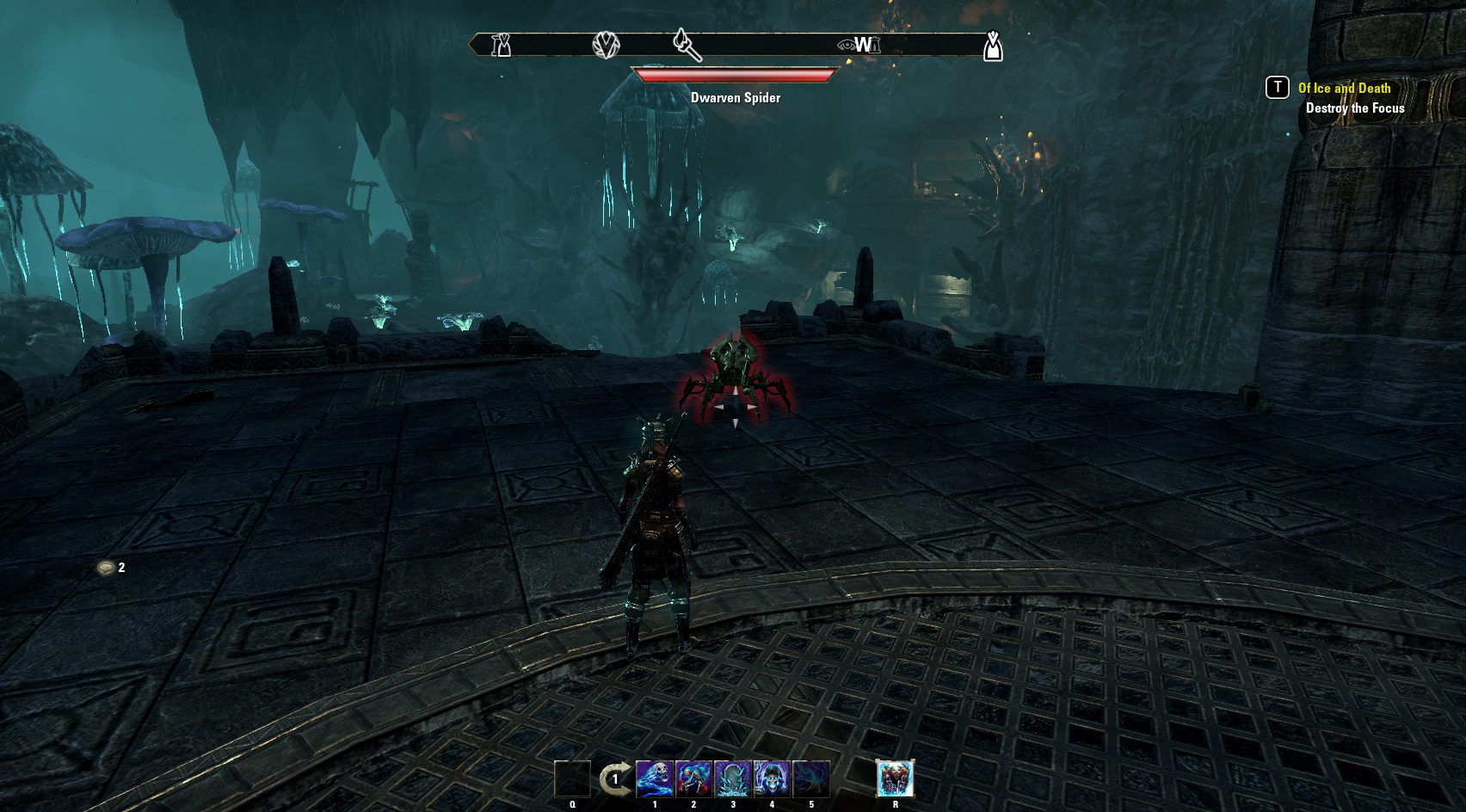This screenshot has height=812, width=1466.
Task: Click the torch marker on compass
Action: (x=687, y=44)
